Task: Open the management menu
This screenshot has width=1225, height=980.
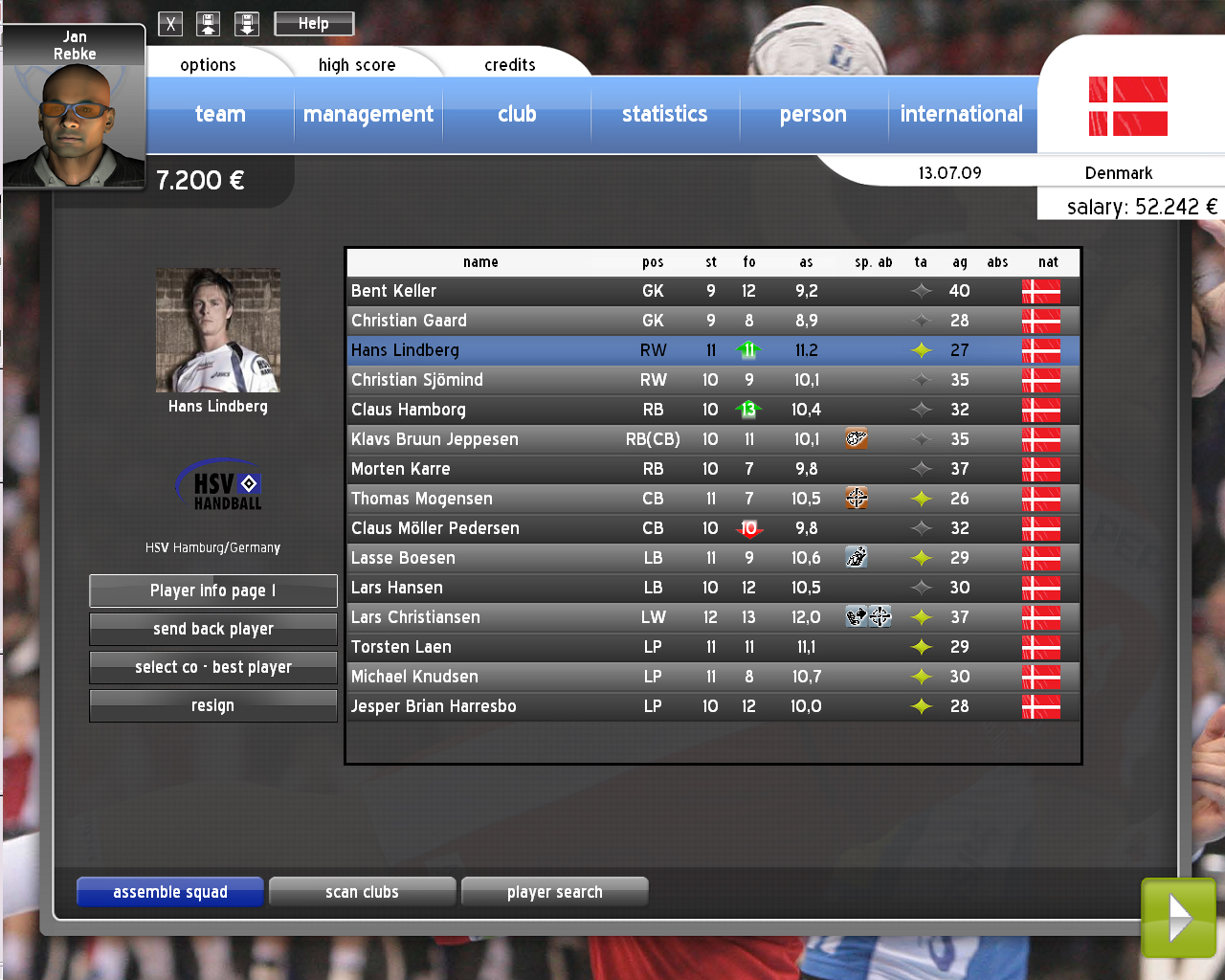Action: pos(368,115)
